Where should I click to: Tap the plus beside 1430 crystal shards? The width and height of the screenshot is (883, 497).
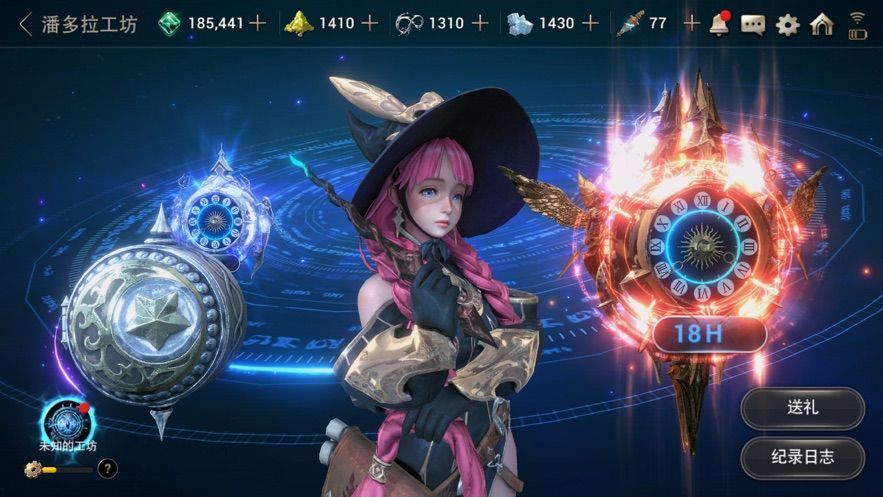point(590,23)
